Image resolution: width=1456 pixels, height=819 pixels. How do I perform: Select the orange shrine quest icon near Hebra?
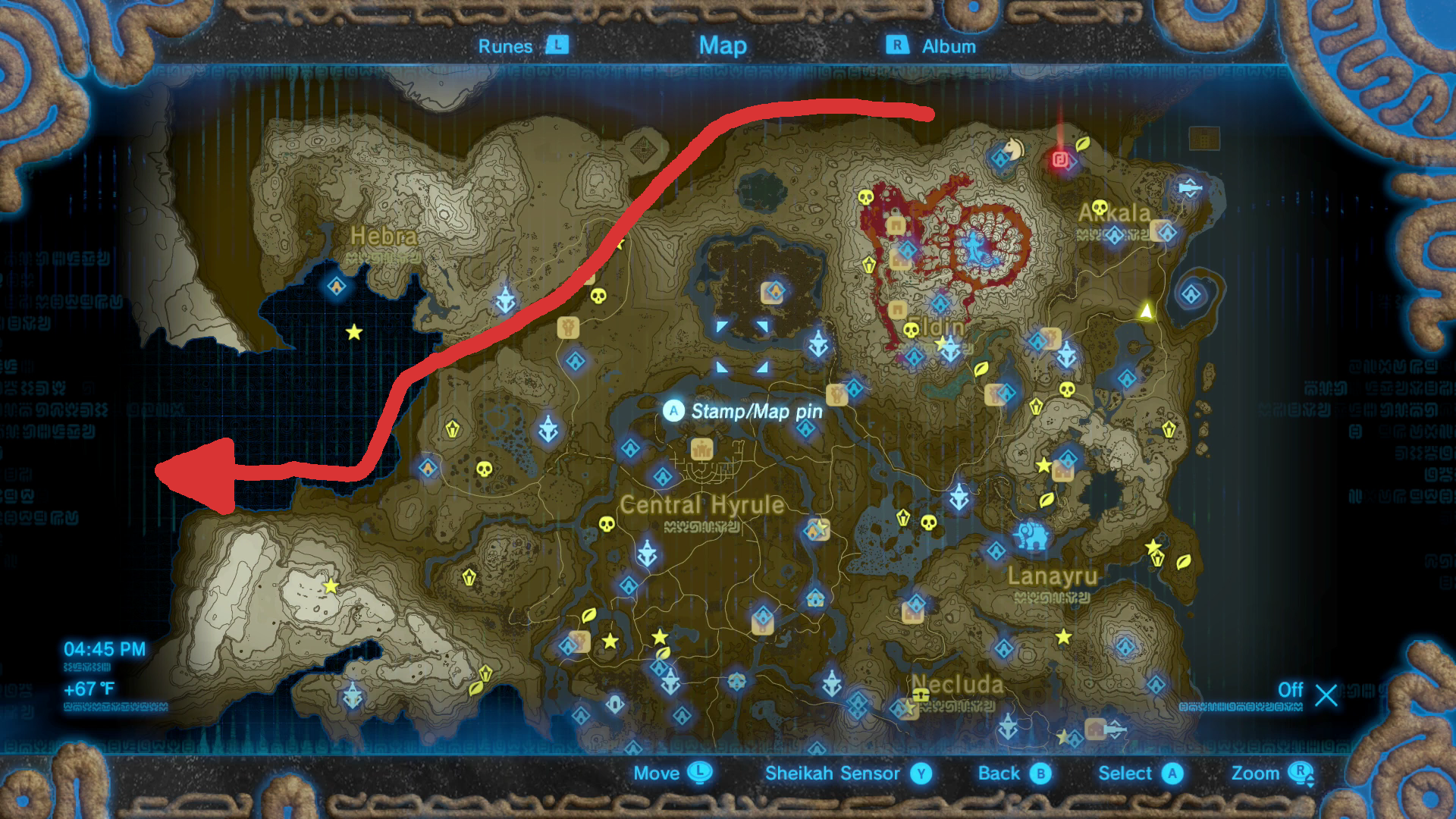428,466
